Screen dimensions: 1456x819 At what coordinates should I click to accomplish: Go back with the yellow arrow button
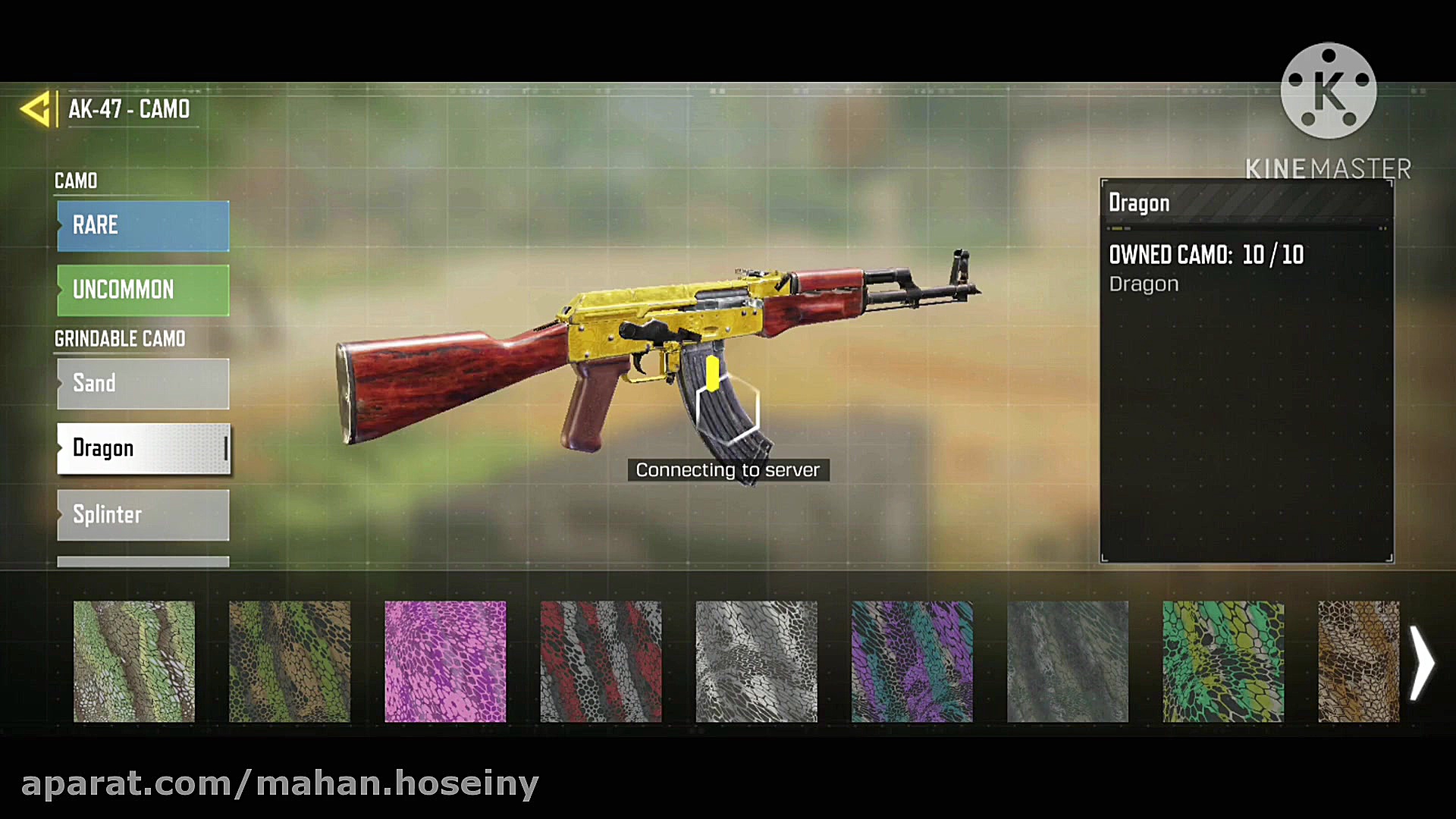click(36, 109)
